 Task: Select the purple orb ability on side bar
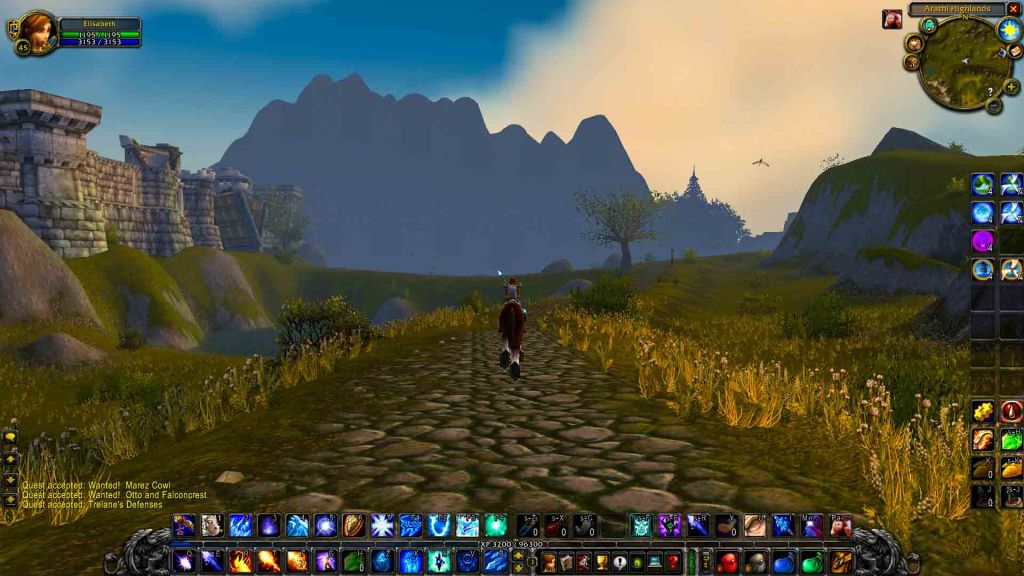[x=982, y=241]
